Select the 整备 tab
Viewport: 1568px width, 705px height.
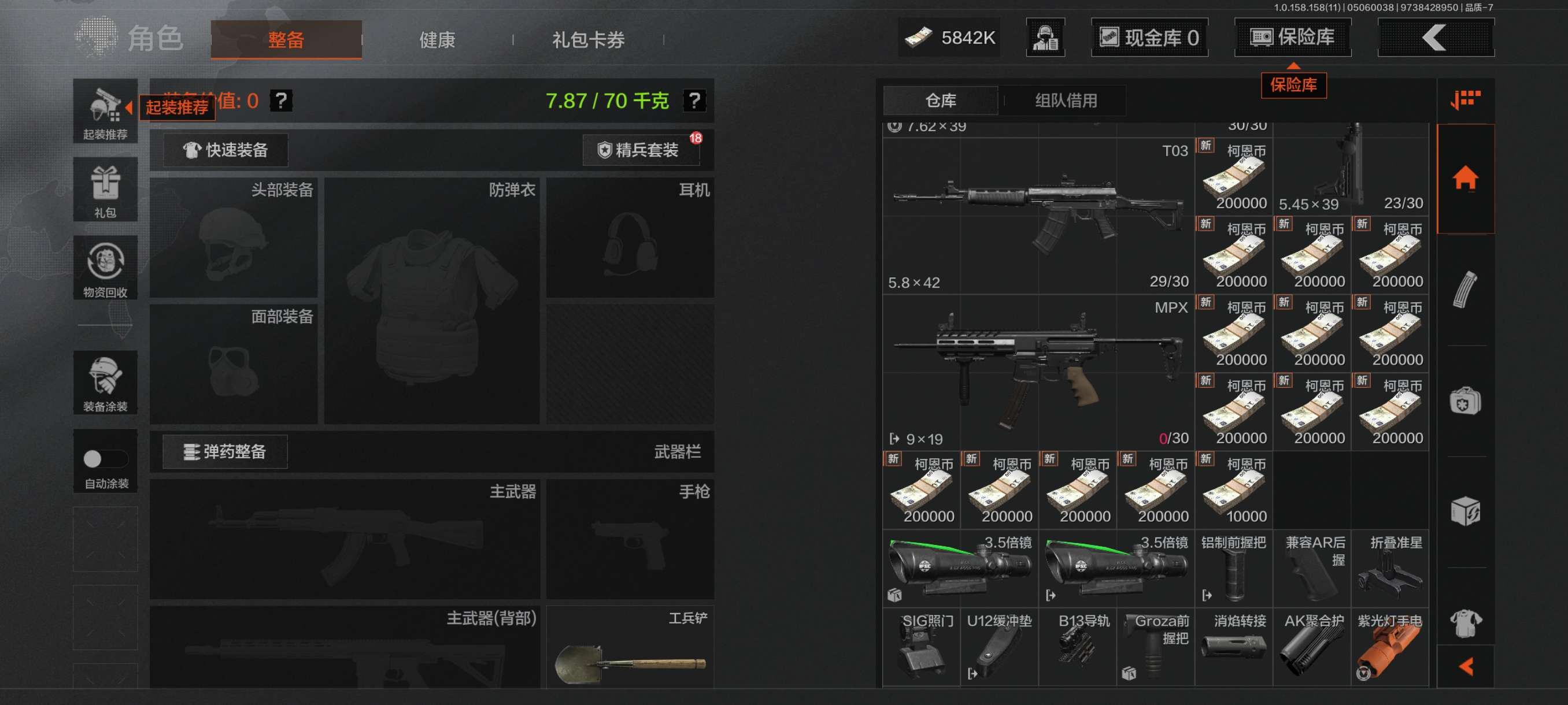[286, 40]
